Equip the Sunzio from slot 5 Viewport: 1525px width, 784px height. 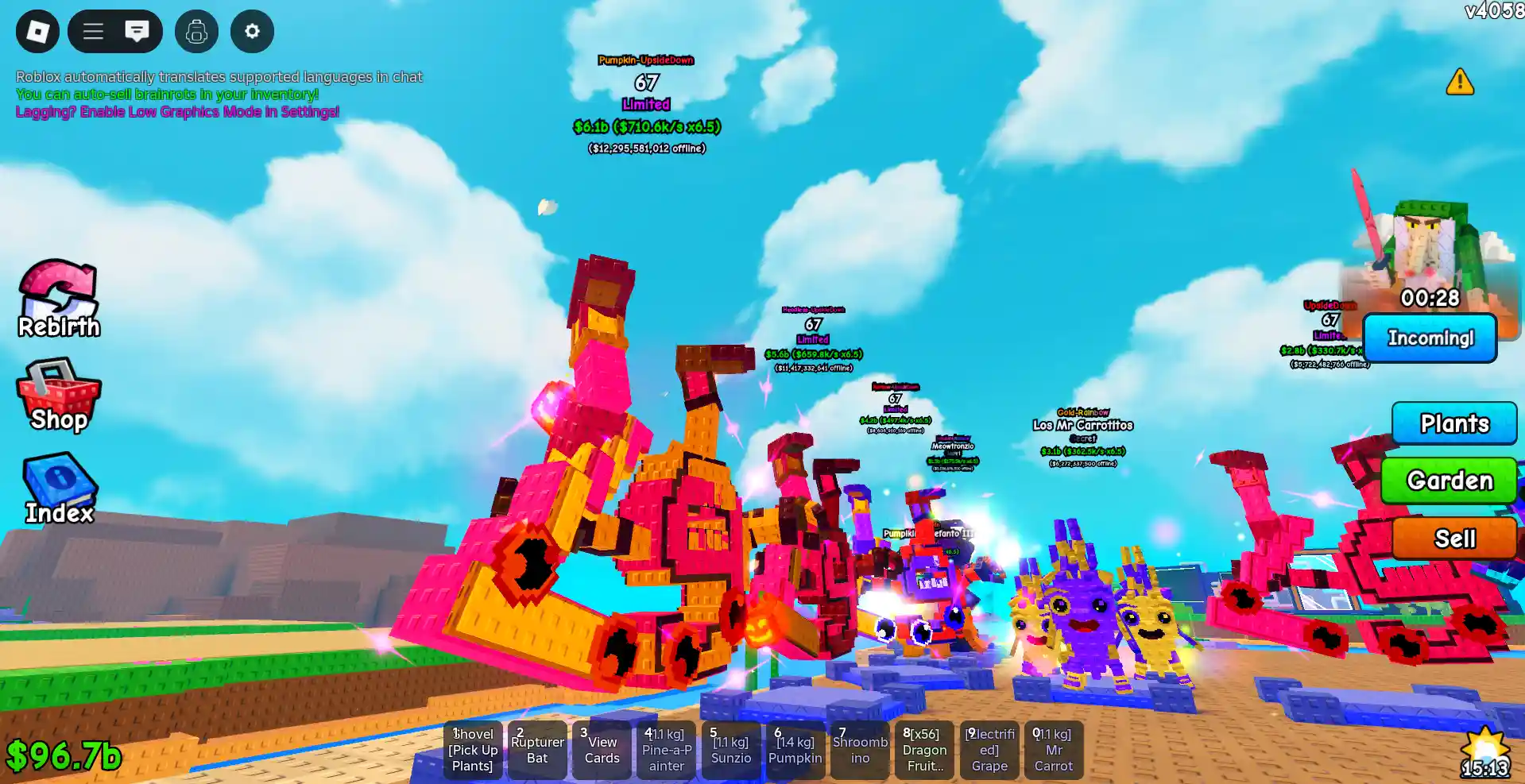point(730,750)
